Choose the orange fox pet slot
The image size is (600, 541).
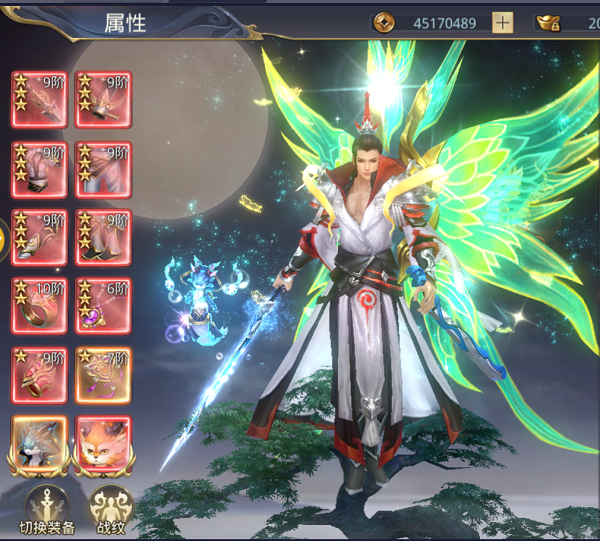point(104,444)
